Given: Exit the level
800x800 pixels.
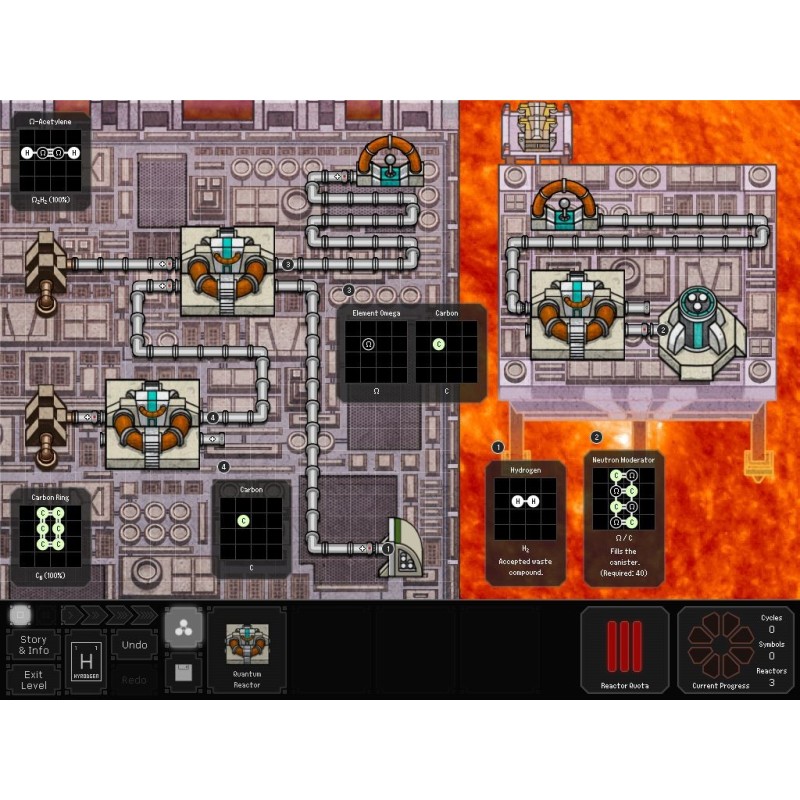Looking at the screenshot, I should pos(33,679).
